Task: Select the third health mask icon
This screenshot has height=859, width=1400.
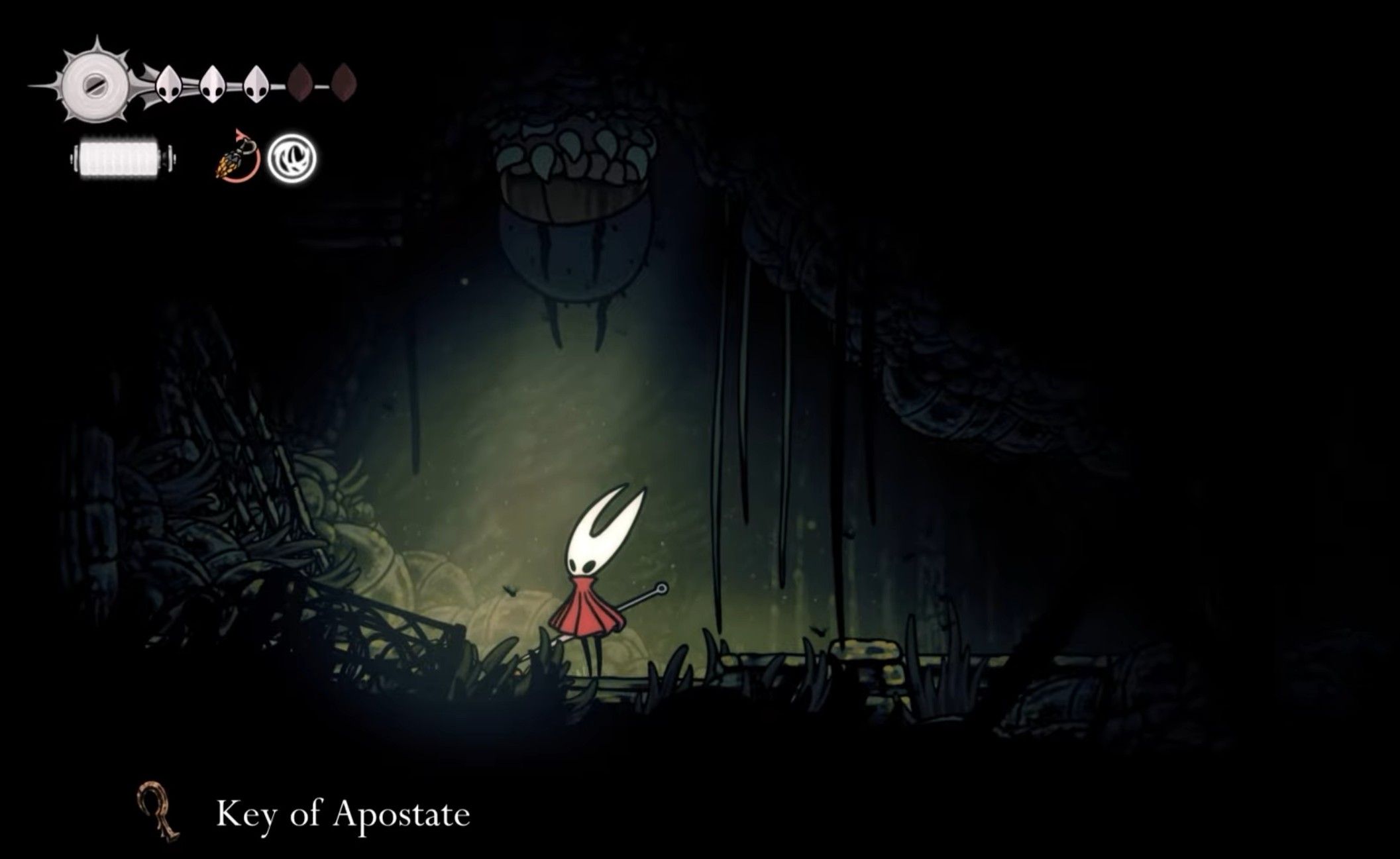Action: pyautogui.click(x=255, y=83)
